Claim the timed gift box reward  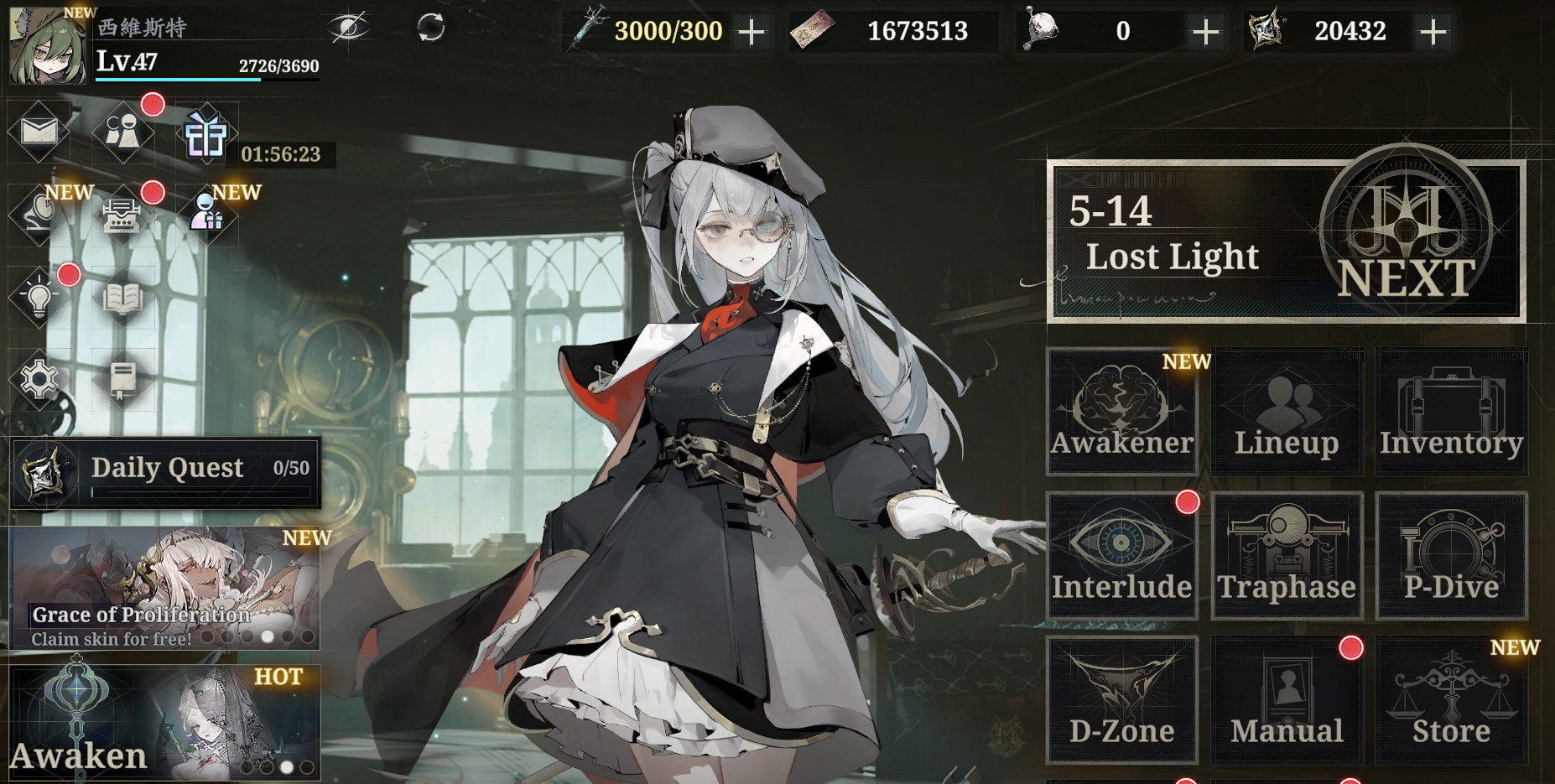206,135
